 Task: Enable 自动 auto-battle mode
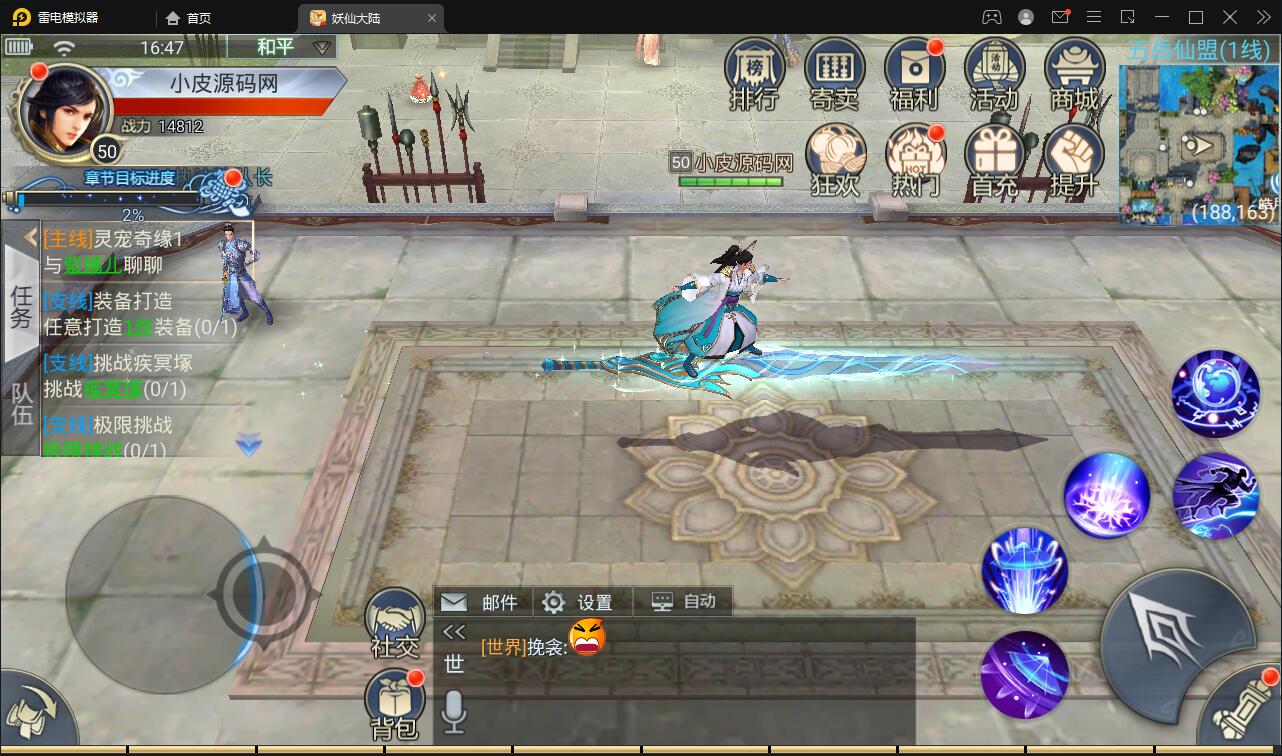683,602
